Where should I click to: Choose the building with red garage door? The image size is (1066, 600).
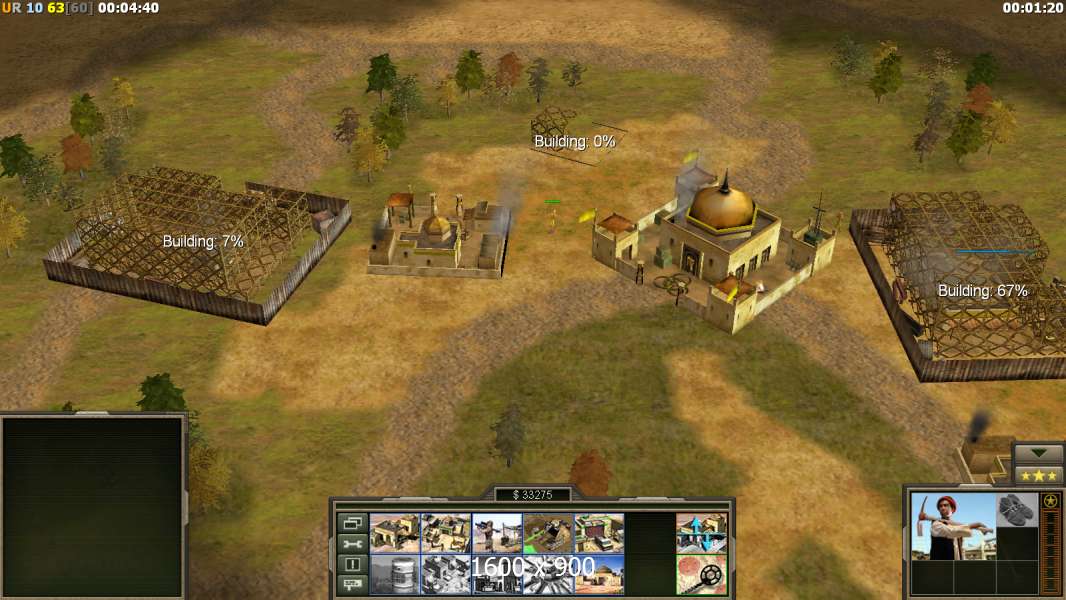(598, 533)
